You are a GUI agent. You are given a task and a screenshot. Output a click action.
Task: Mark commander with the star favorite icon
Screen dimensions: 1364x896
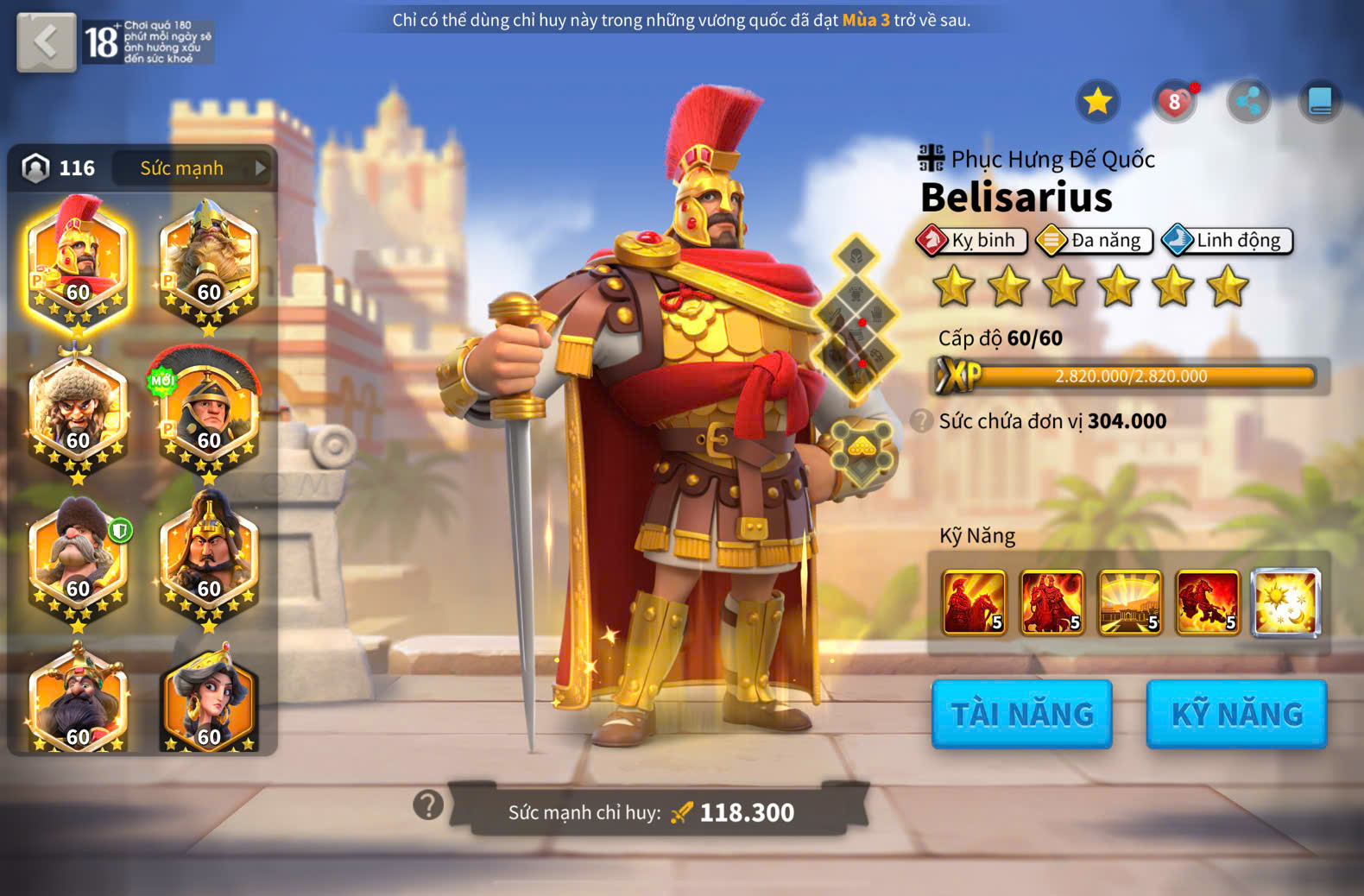click(1097, 102)
